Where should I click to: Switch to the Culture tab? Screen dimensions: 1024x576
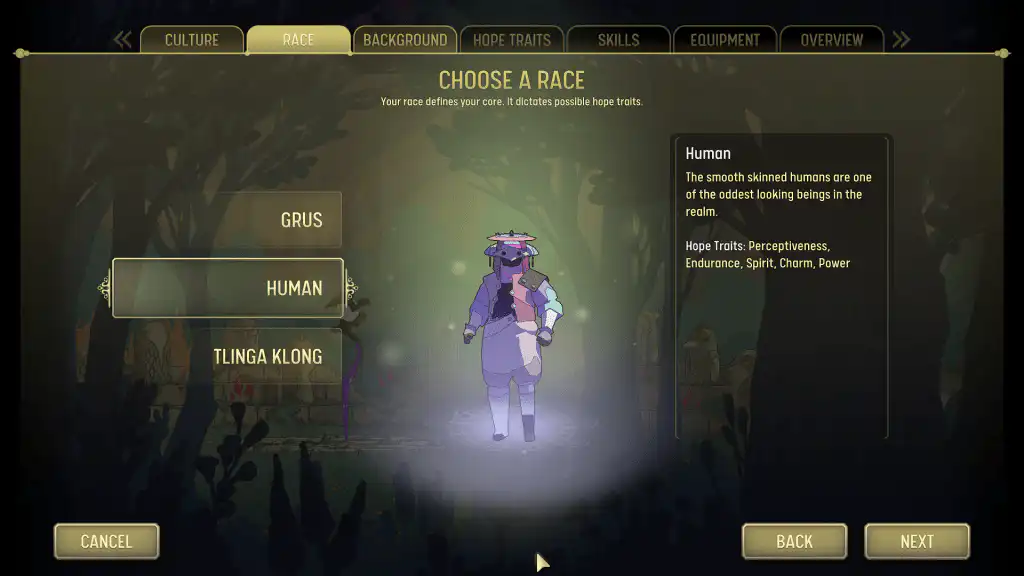[191, 40]
